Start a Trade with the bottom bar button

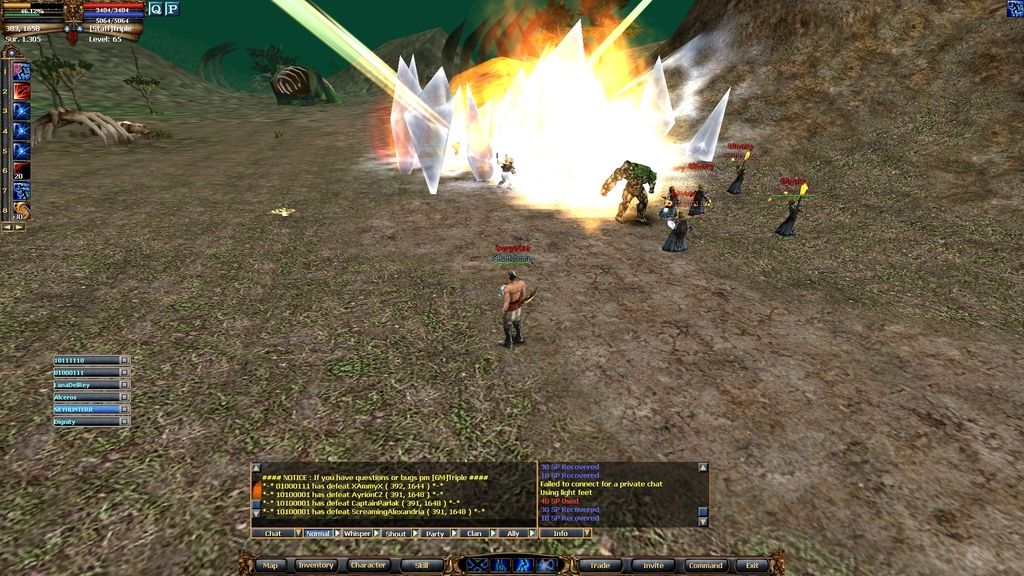600,565
